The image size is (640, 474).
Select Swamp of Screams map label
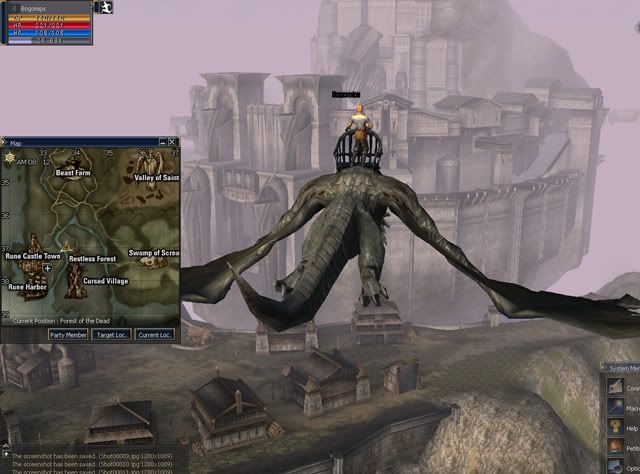coord(154,254)
